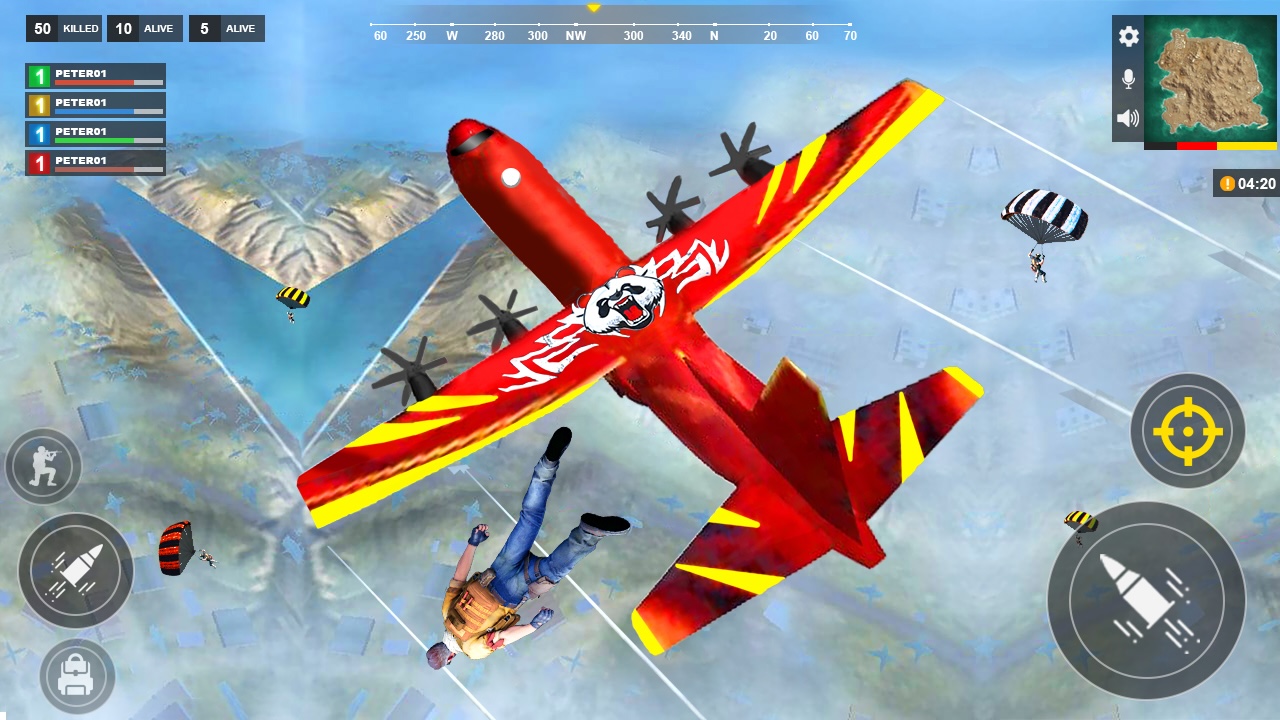The image size is (1280, 720).
Task: Expand the first PETER01 player bar
Action: [95, 74]
